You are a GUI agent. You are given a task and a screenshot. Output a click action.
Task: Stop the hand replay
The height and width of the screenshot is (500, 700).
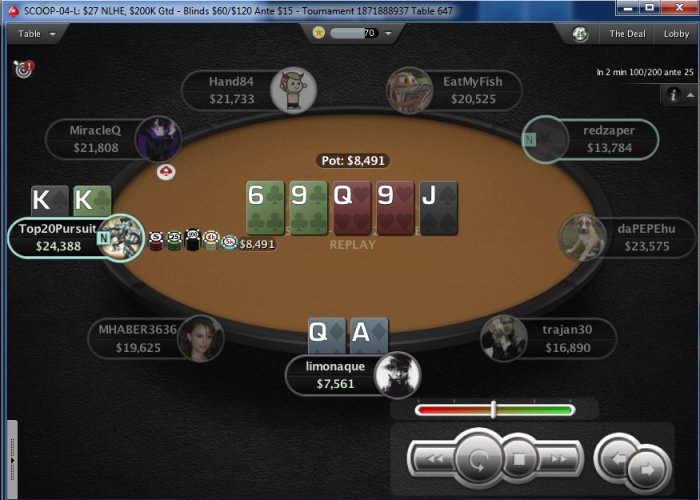(x=520, y=460)
